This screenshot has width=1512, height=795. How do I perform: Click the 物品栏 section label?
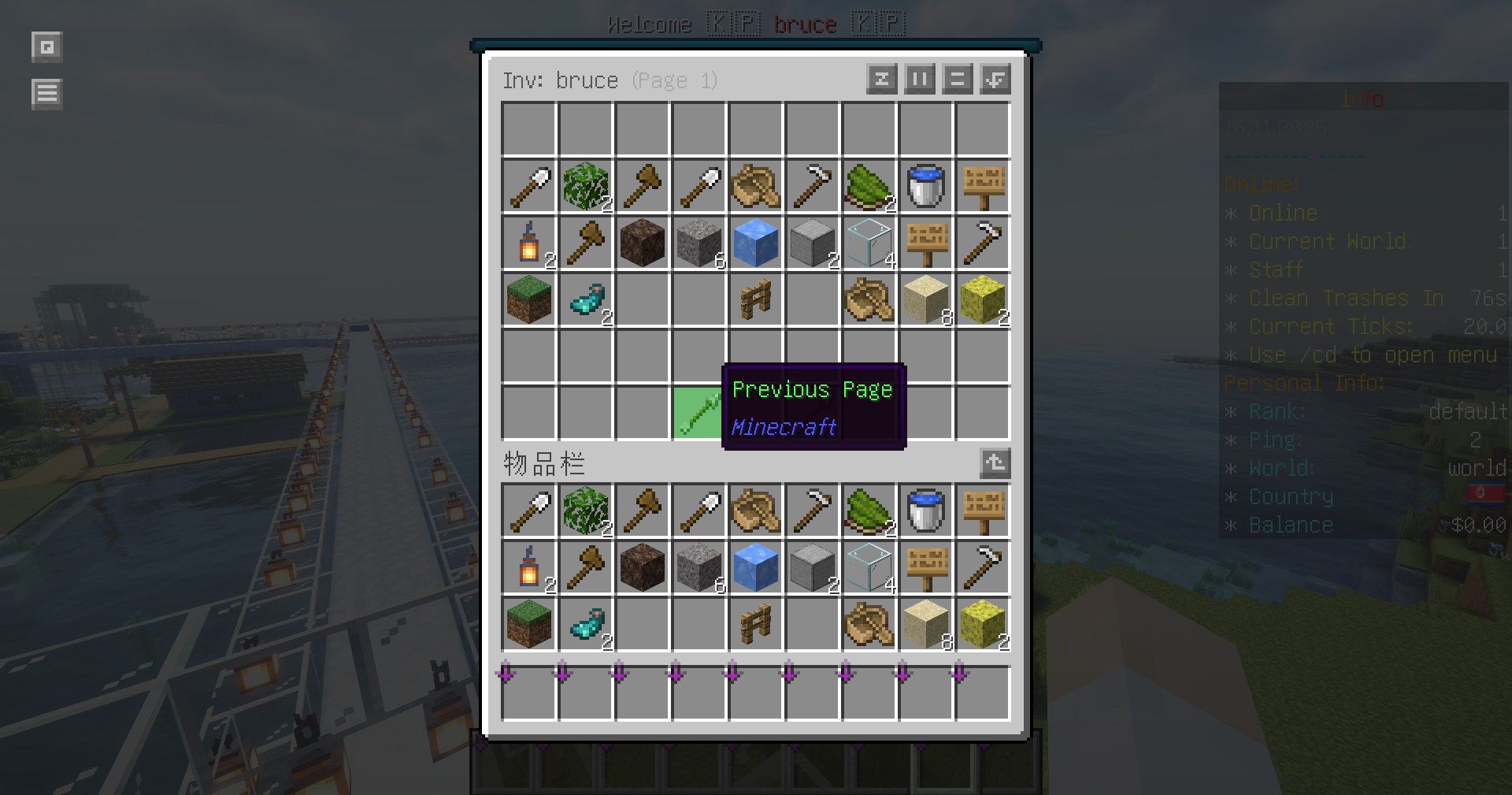coord(543,464)
